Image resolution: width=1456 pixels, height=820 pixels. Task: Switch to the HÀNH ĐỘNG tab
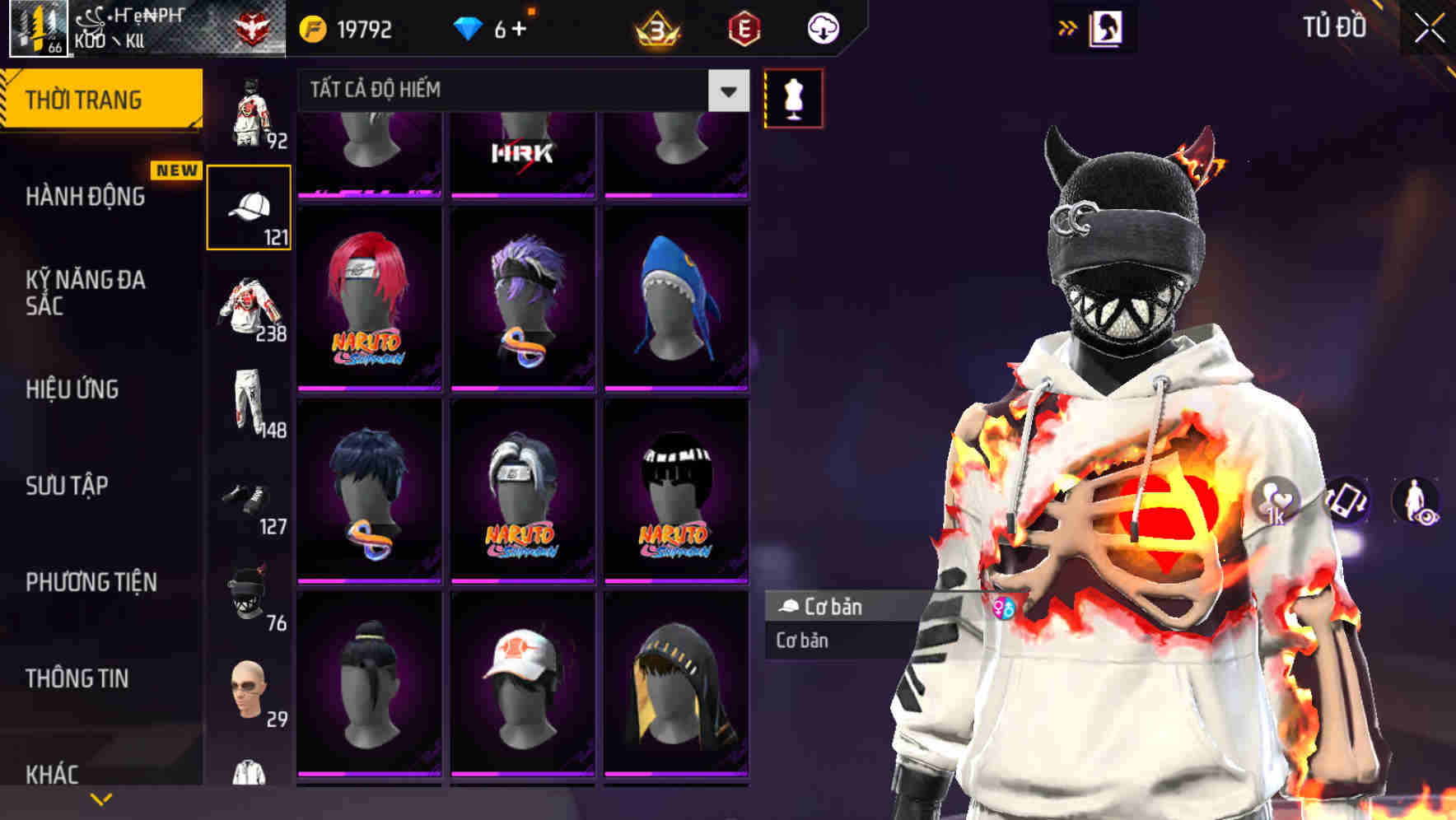[x=86, y=197]
